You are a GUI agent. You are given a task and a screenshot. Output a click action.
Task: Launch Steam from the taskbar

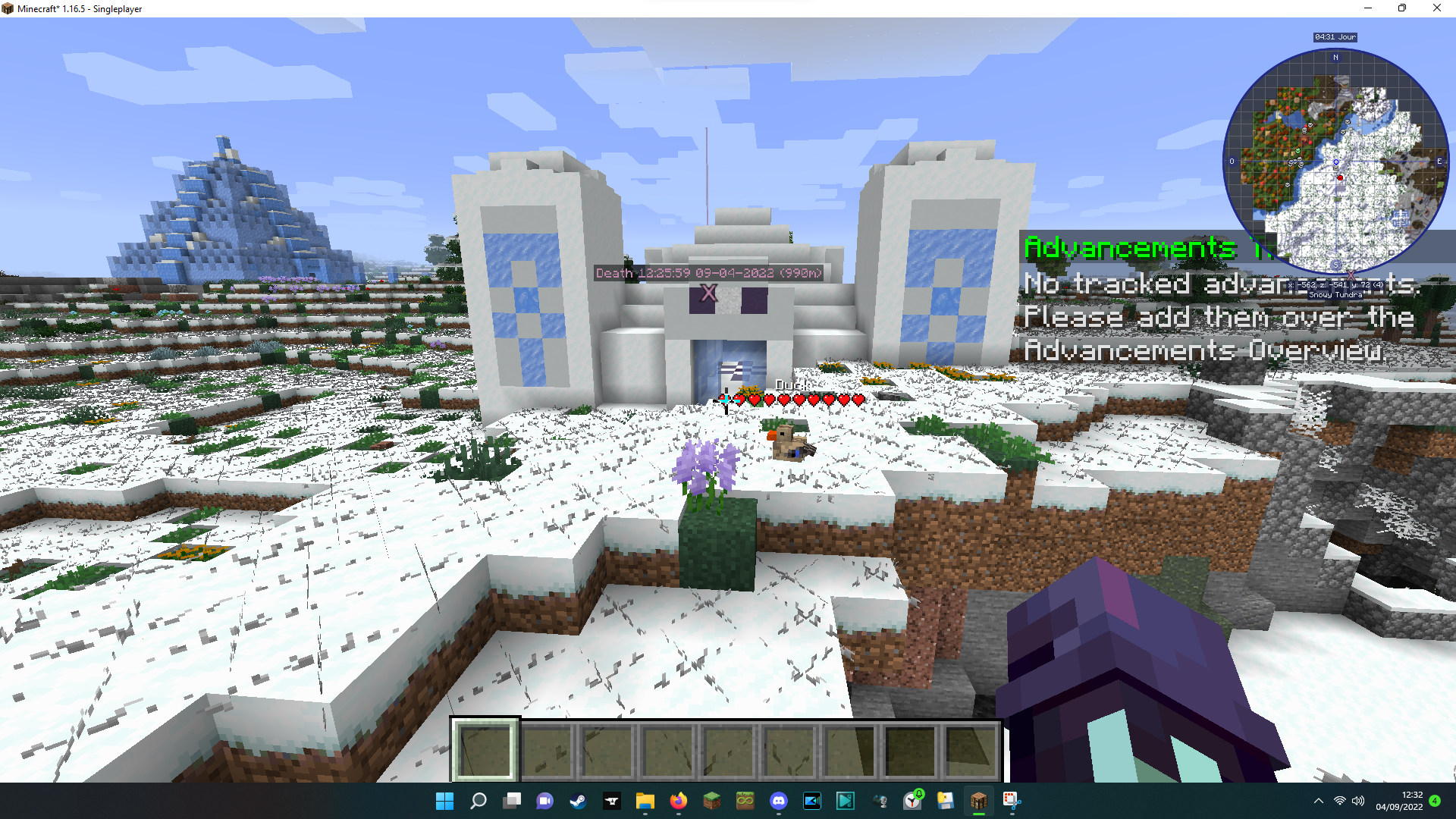point(579,802)
